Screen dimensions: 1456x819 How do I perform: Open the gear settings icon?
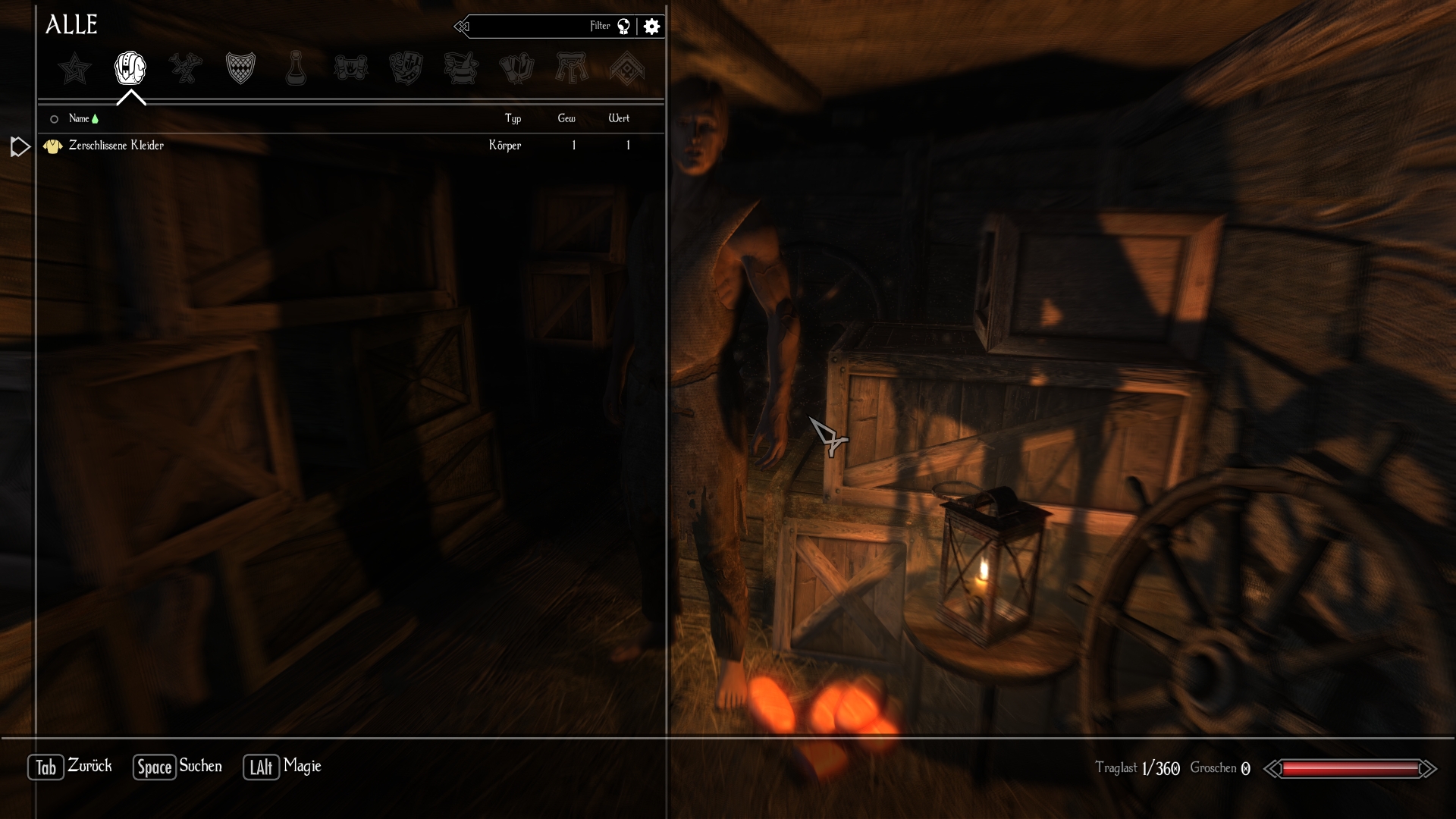pyautogui.click(x=651, y=27)
